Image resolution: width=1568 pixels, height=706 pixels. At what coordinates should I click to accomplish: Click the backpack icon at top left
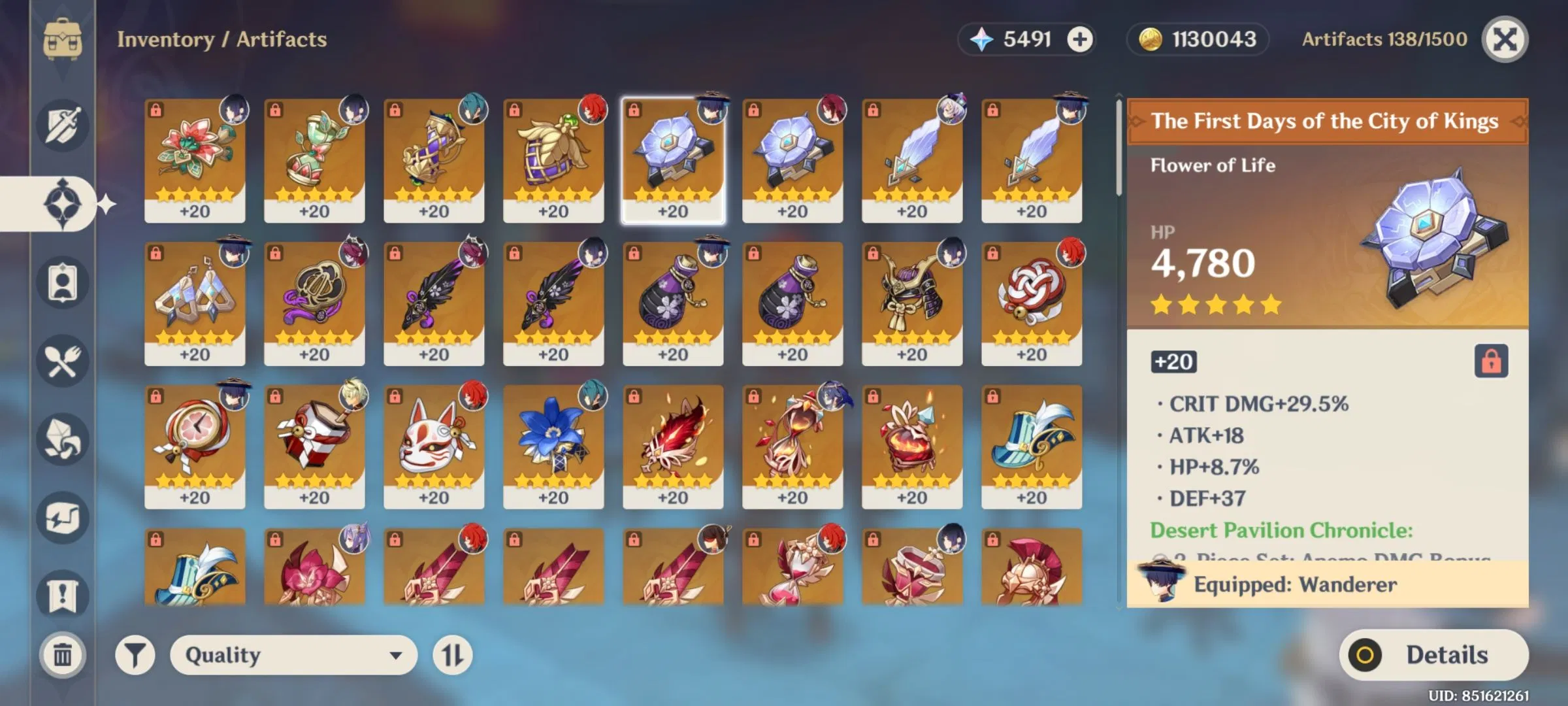[62, 39]
